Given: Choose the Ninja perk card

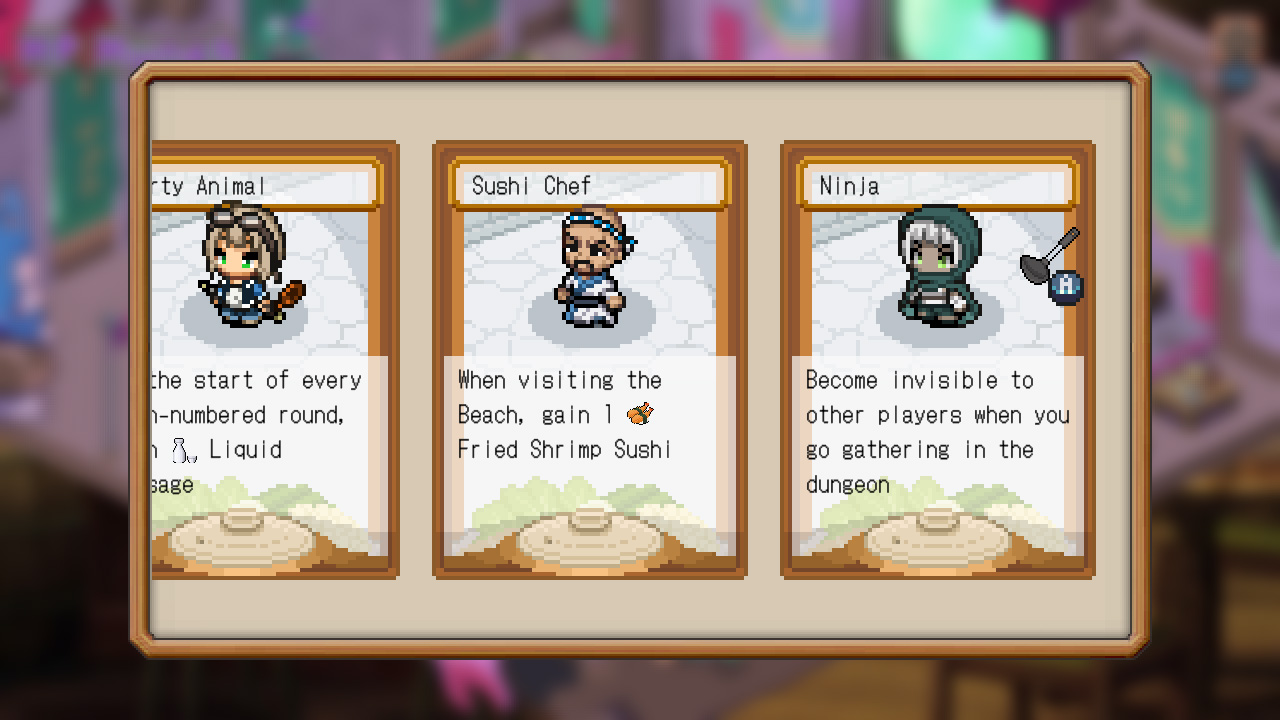Looking at the screenshot, I should pyautogui.click(x=938, y=360).
